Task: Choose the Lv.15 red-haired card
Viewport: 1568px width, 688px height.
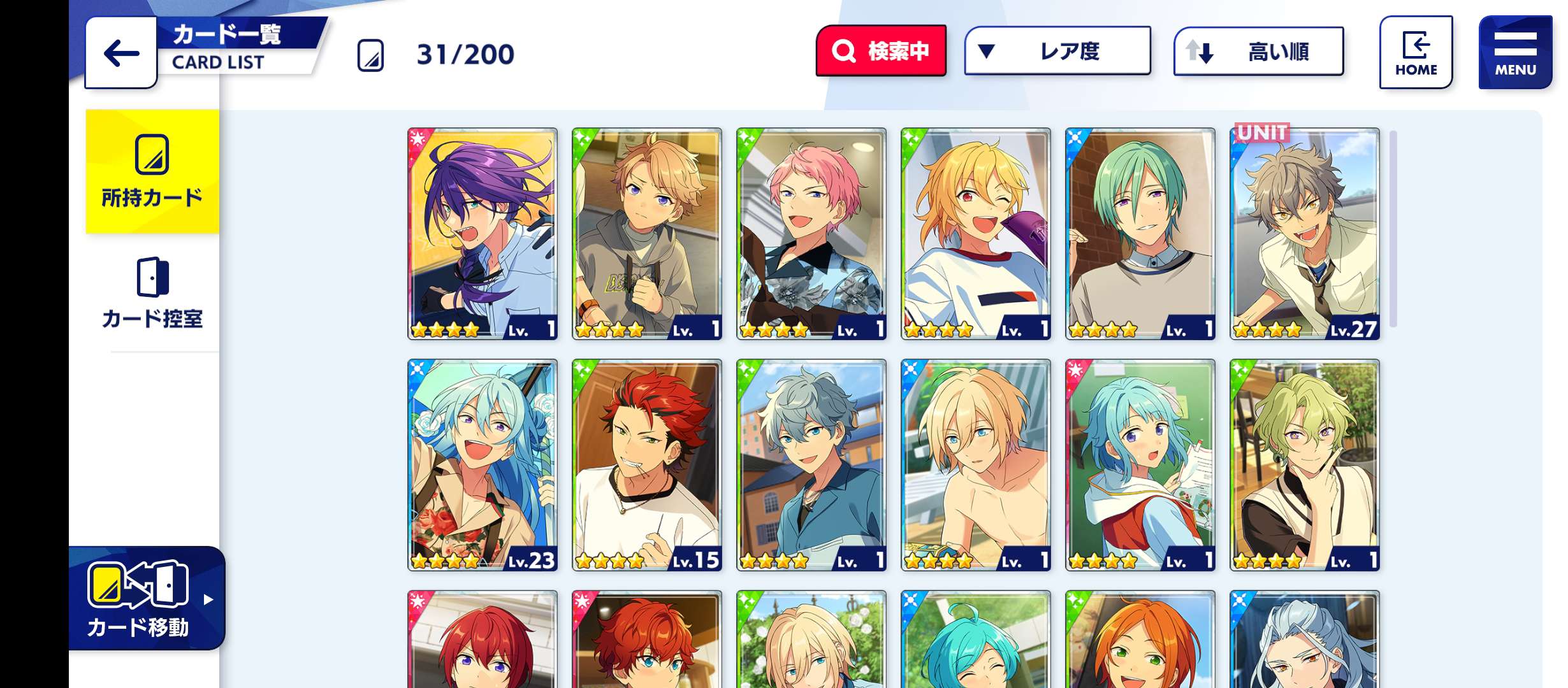Action: point(647,465)
